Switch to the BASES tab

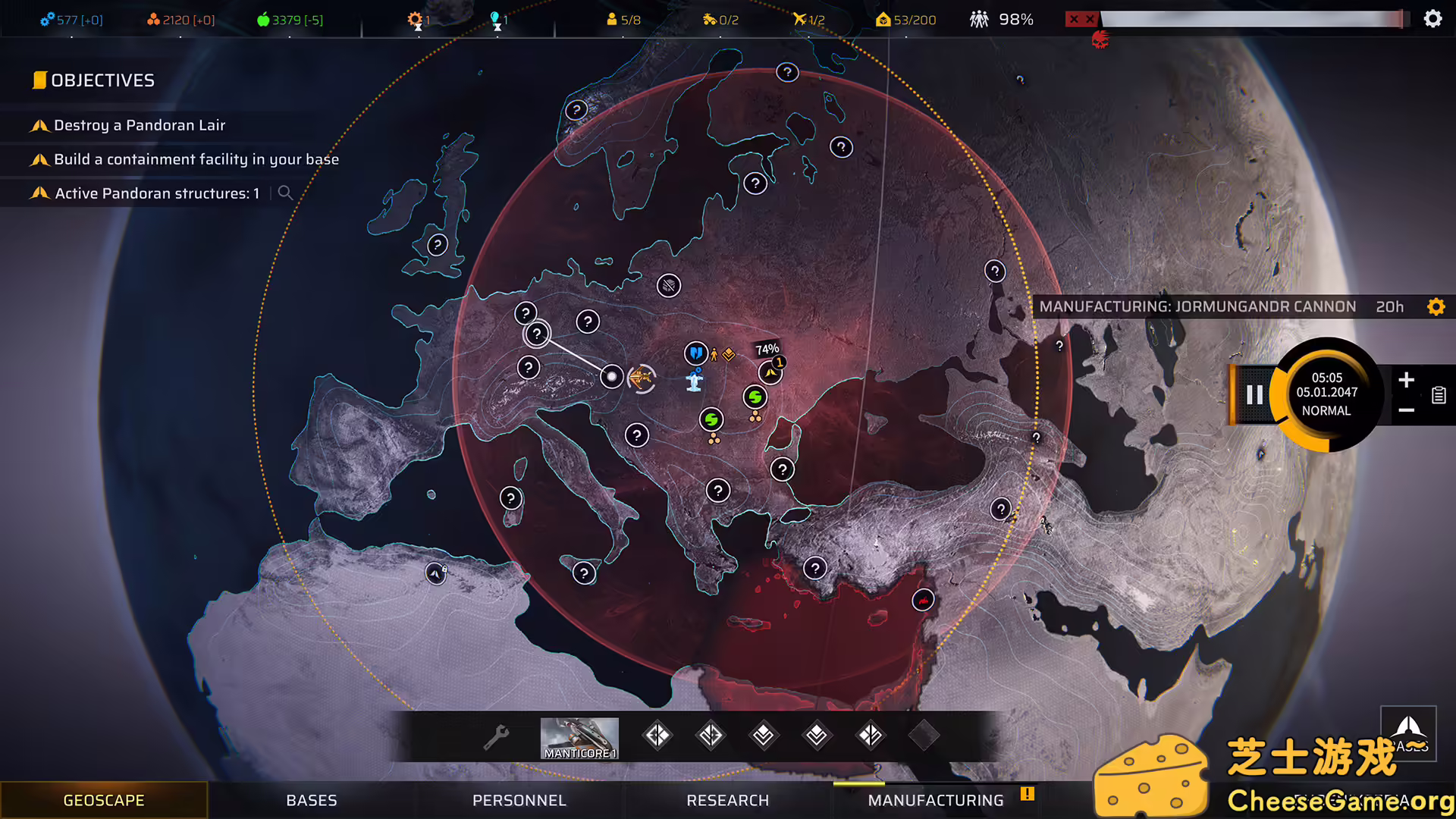coord(312,800)
